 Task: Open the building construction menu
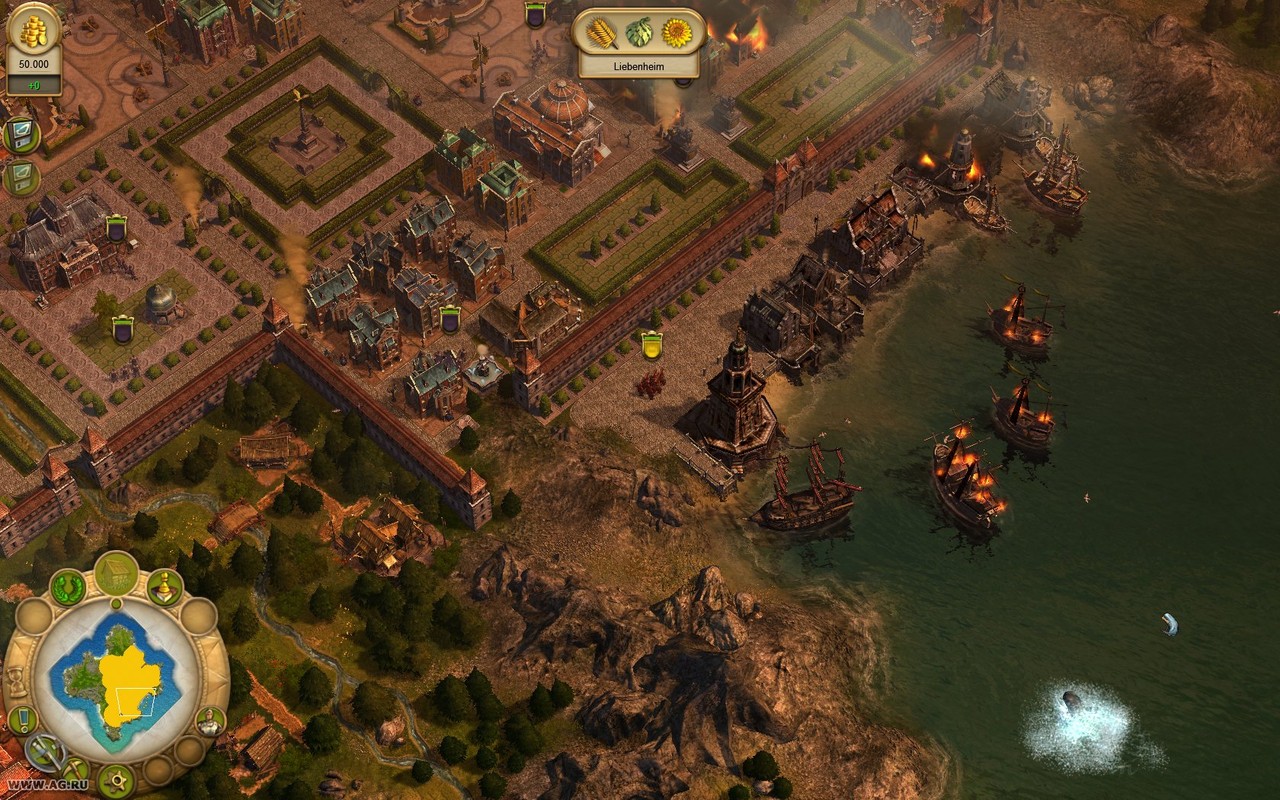point(117,572)
